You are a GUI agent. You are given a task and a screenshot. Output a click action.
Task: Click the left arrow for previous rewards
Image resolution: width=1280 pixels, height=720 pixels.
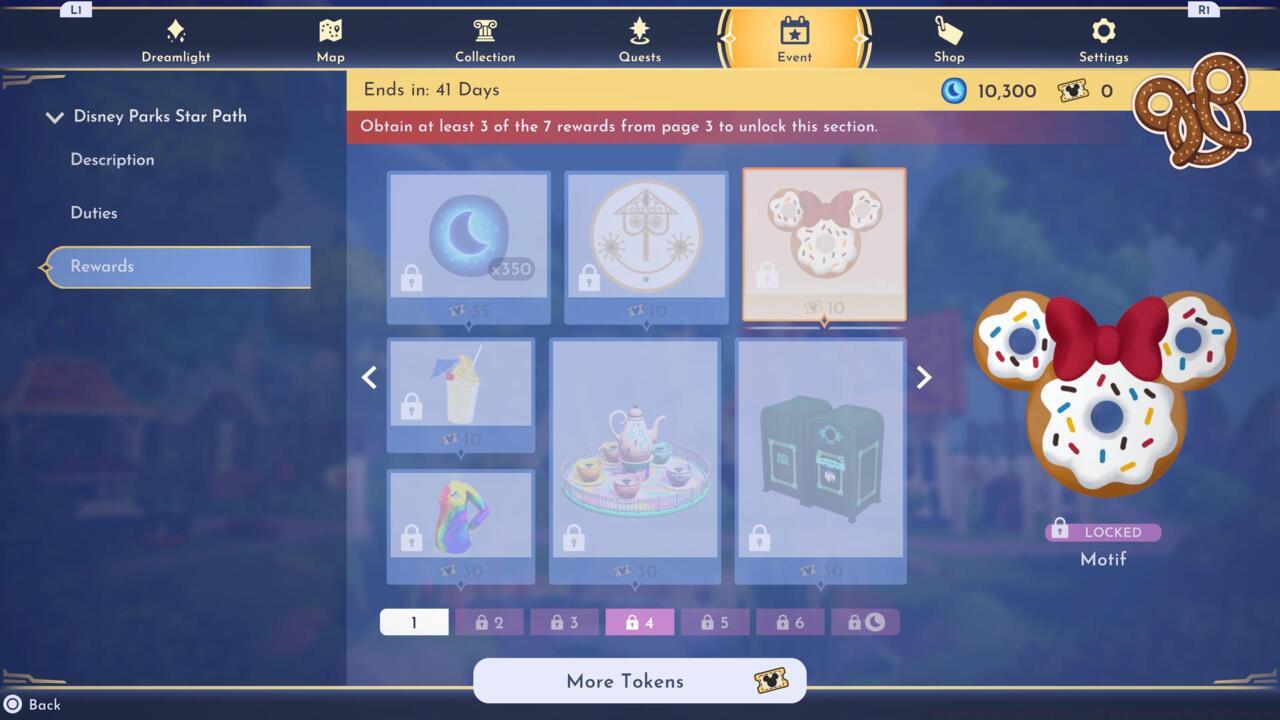pos(369,377)
